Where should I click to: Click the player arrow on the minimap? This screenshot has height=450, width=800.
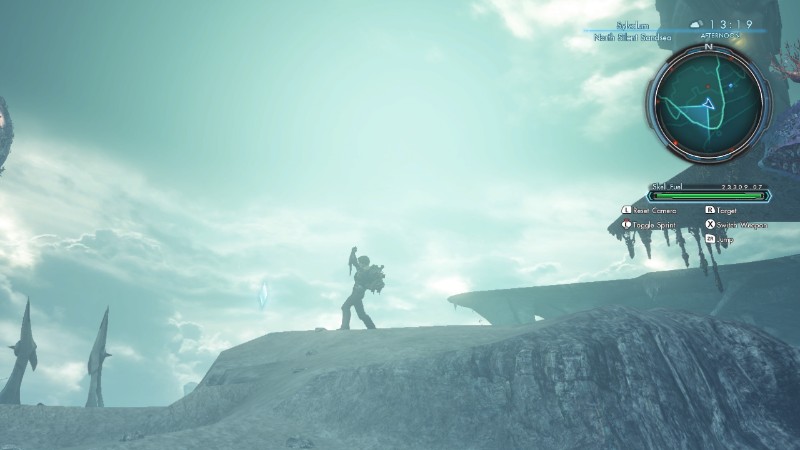[708, 103]
